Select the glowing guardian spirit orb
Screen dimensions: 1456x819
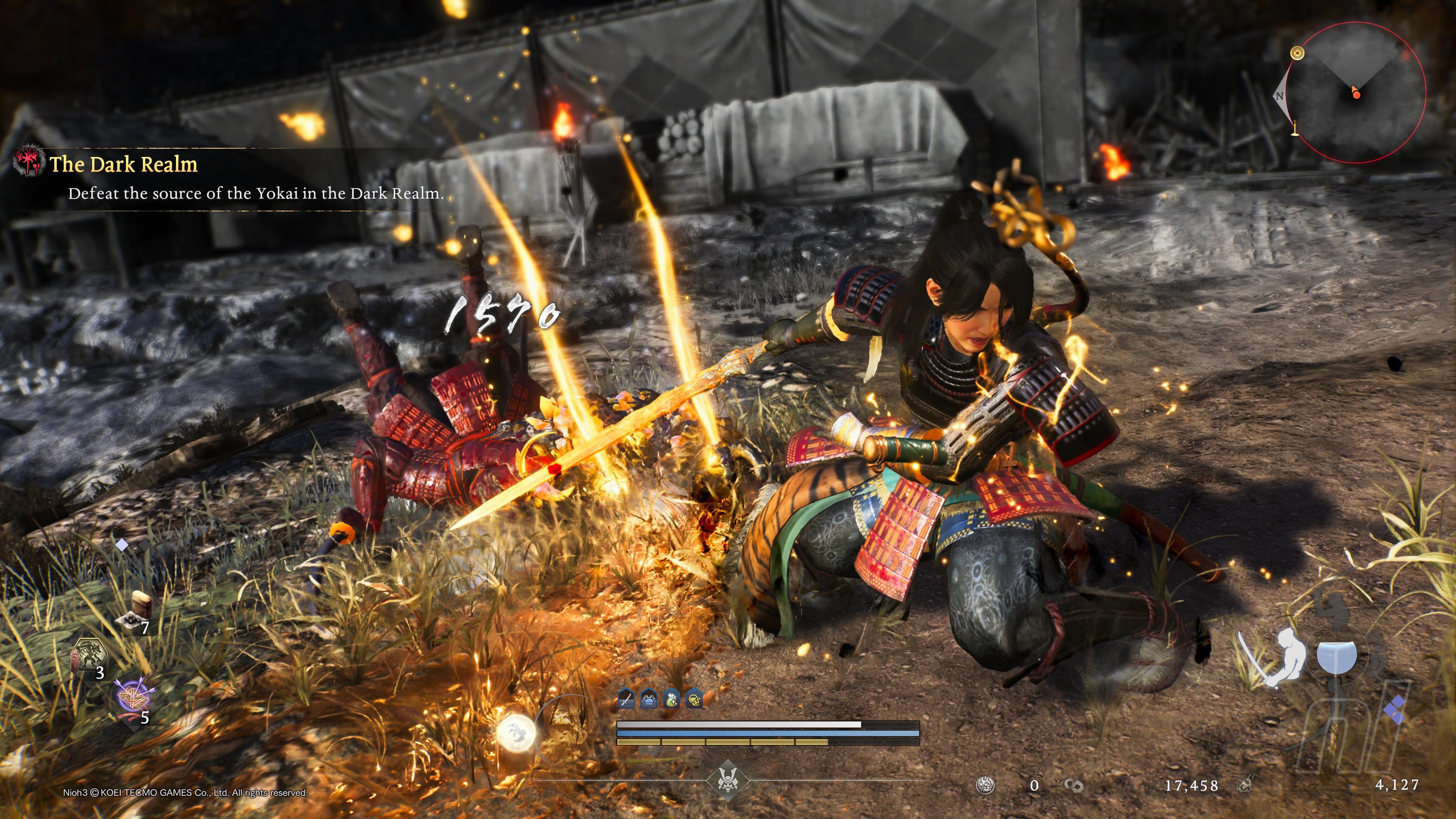[516, 732]
